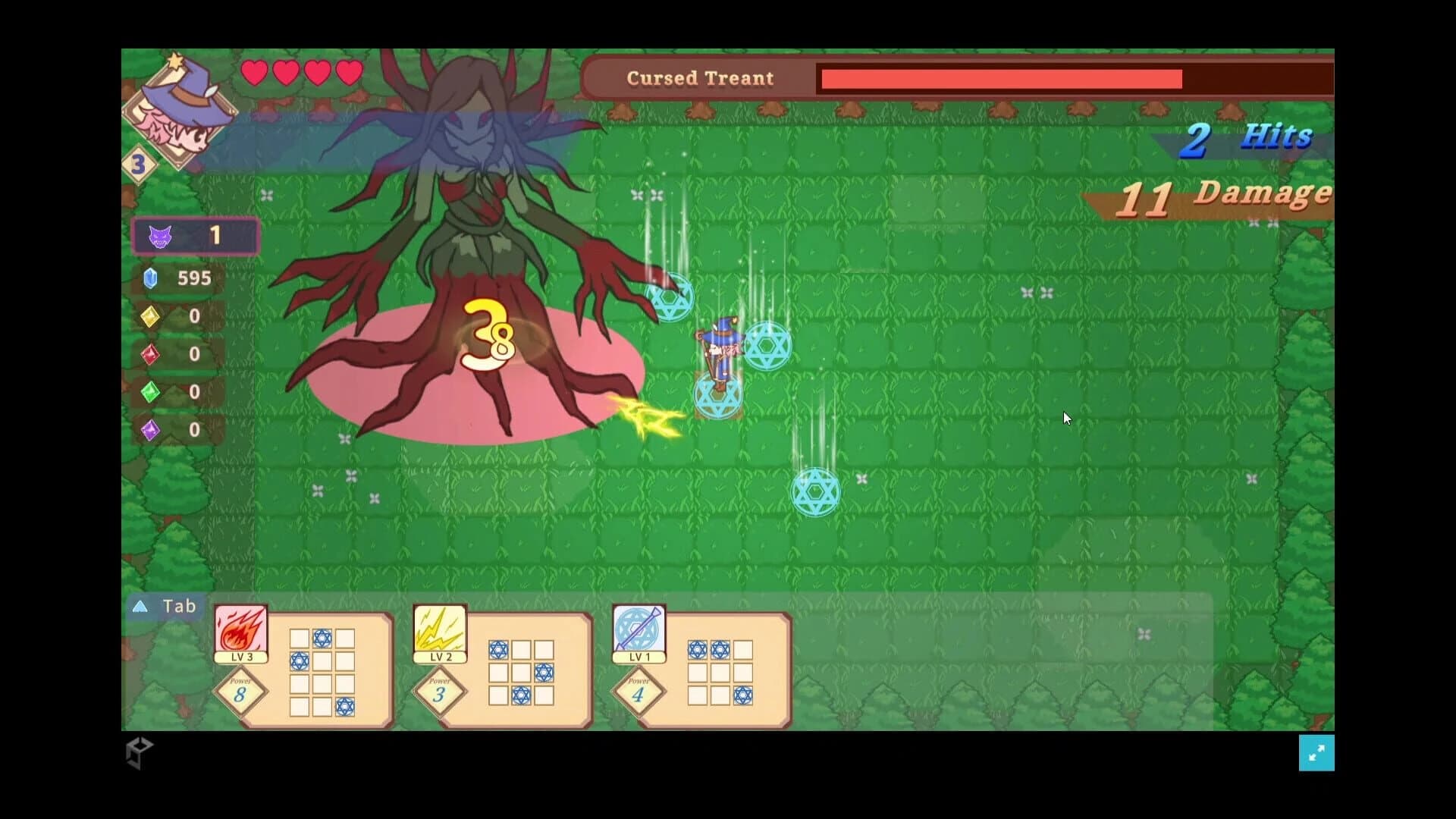Click the blue gem currency icon

coord(150,278)
